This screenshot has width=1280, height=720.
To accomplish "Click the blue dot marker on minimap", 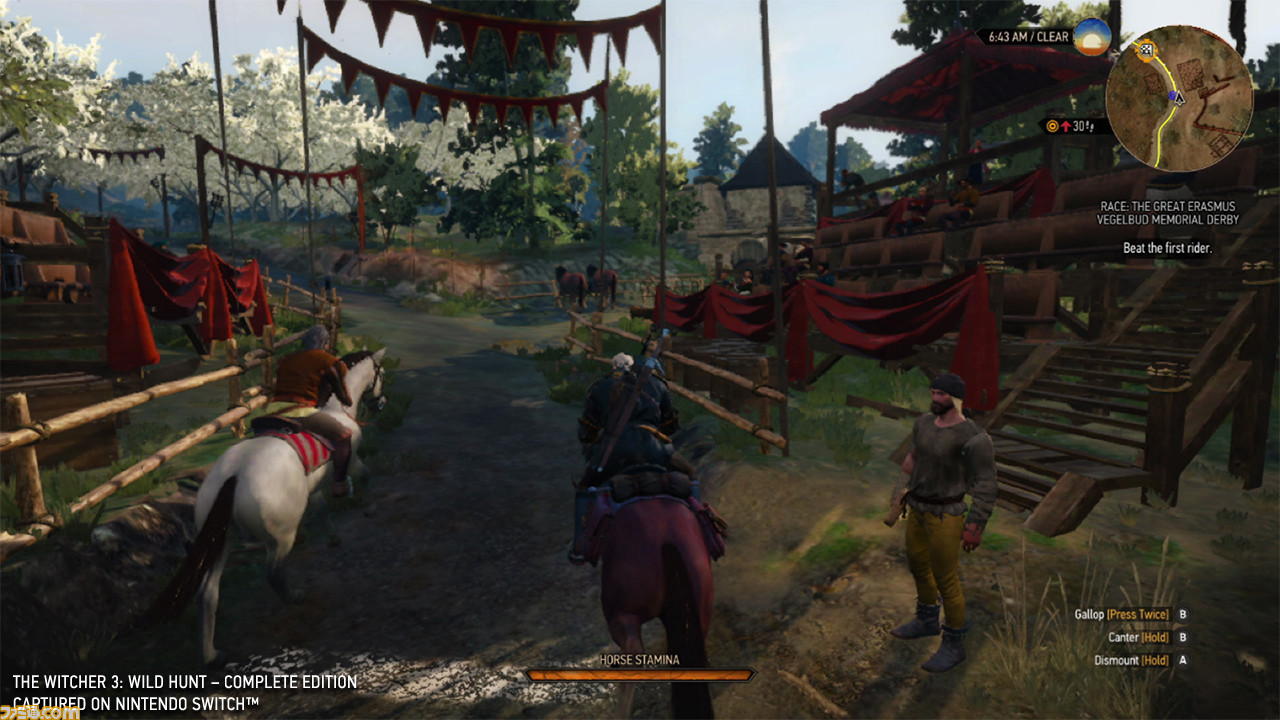I will pos(1173,96).
